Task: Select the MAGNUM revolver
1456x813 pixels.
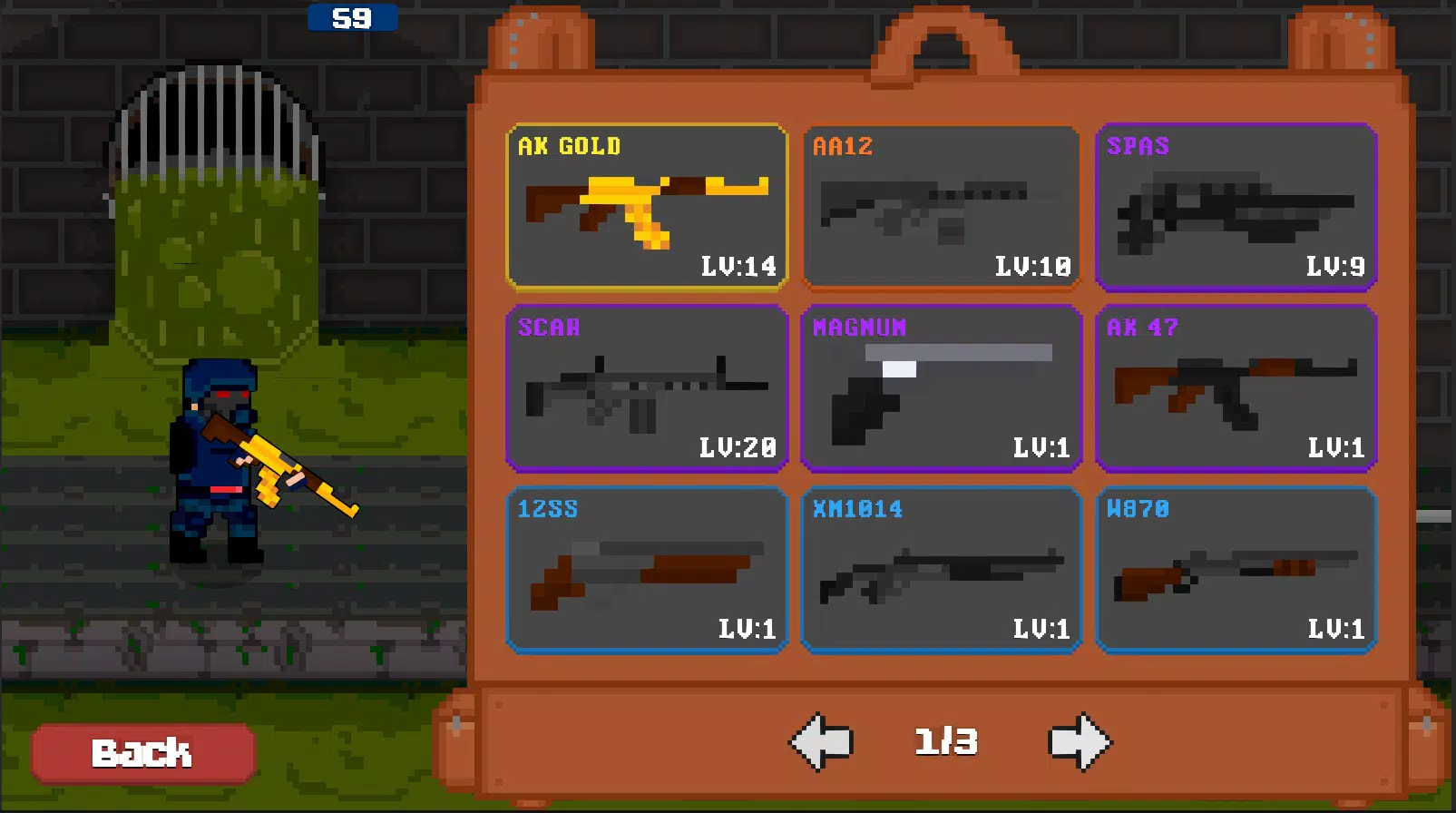Action: point(941,388)
